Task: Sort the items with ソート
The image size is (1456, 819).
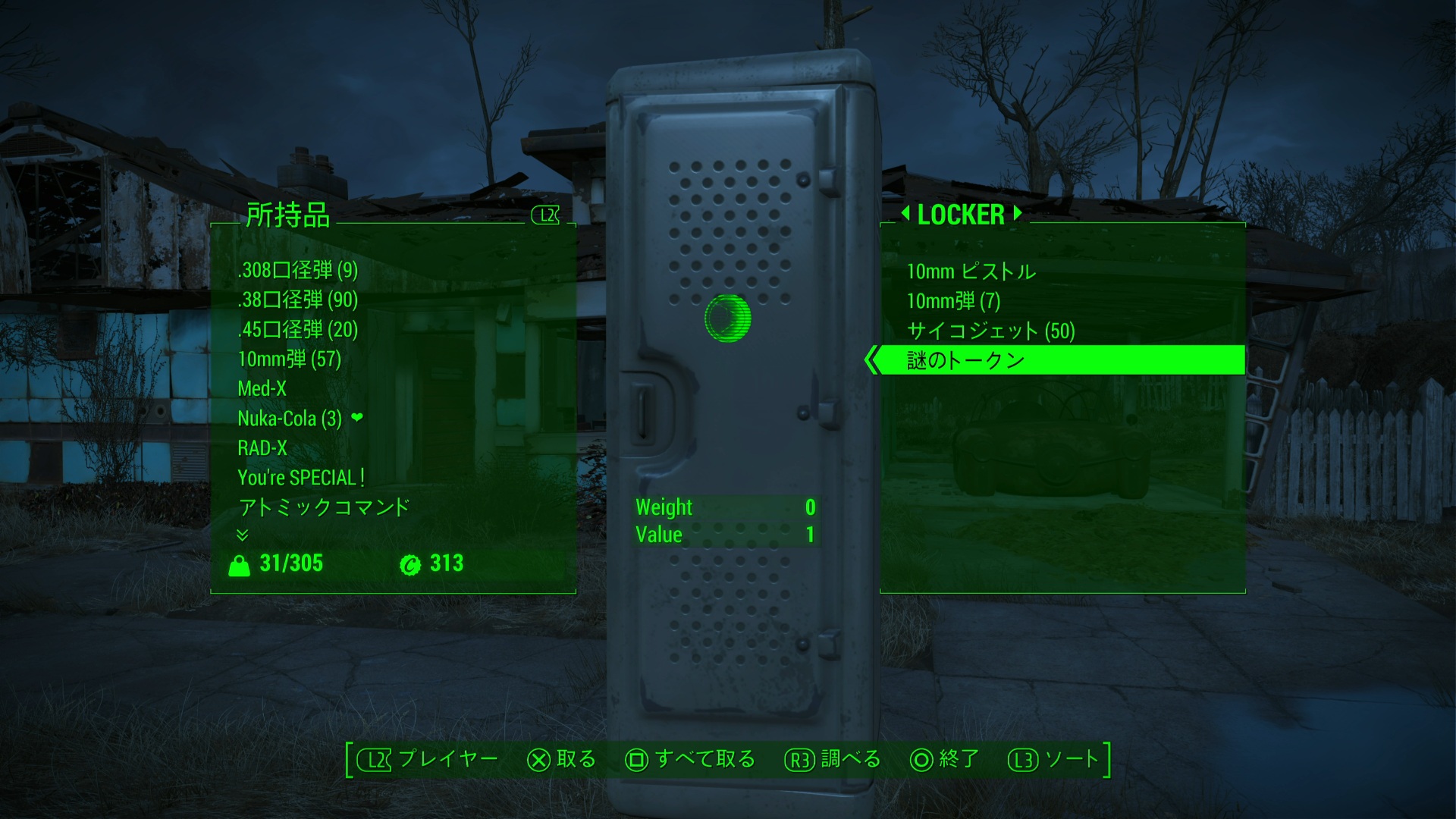Action: 1054,759
